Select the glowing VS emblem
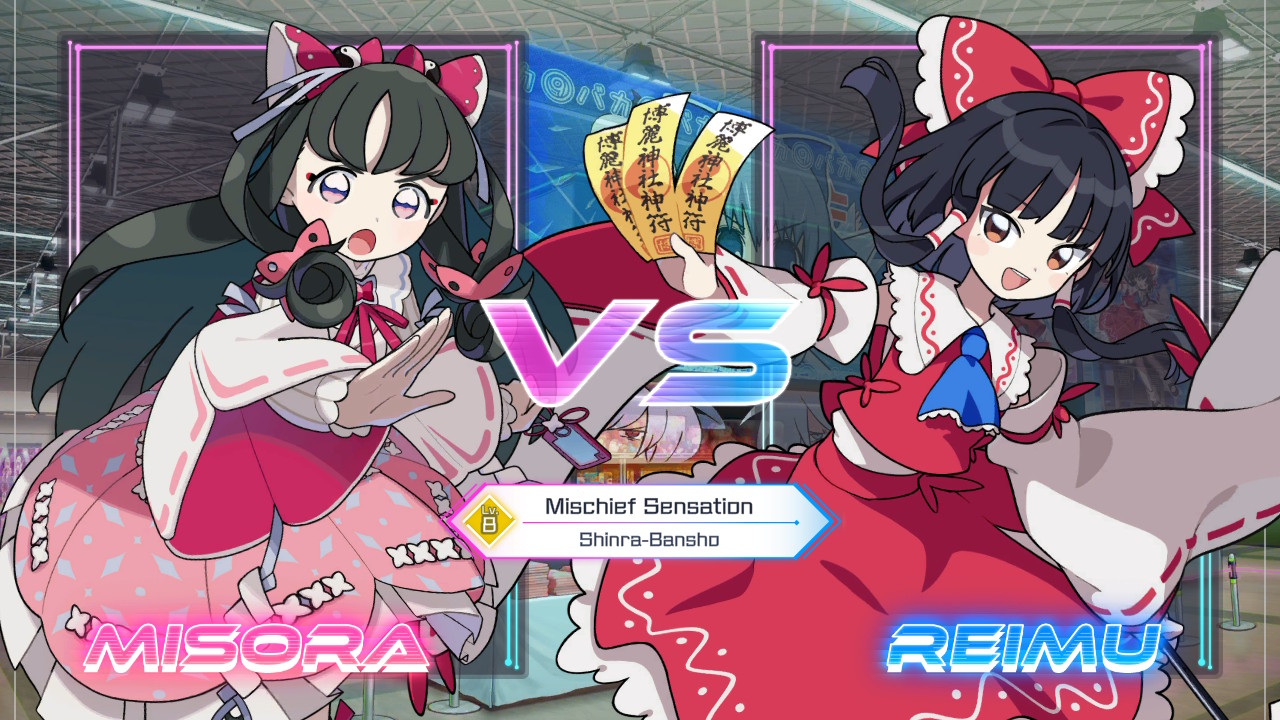 [x=640, y=350]
